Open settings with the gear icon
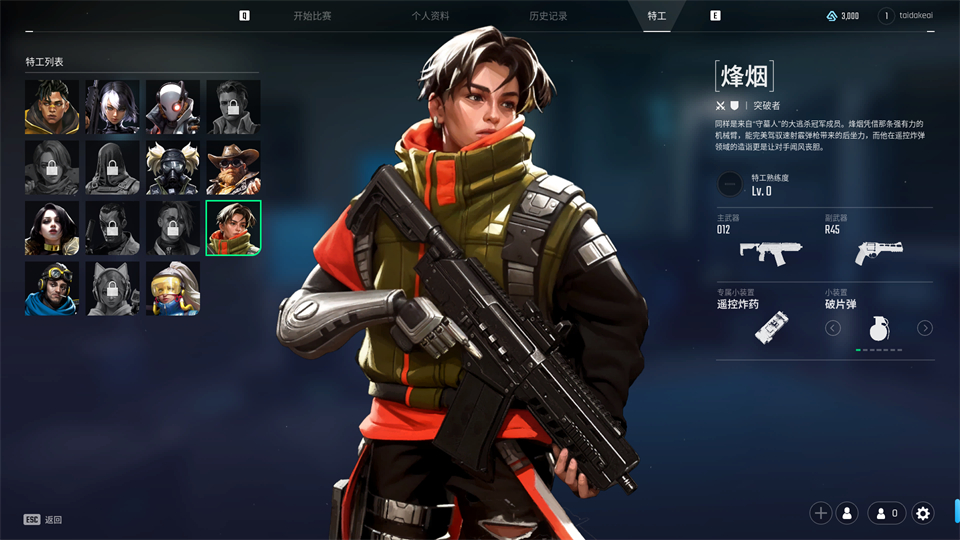Image resolution: width=960 pixels, height=540 pixels. pyautogui.click(x=923, y=513)
